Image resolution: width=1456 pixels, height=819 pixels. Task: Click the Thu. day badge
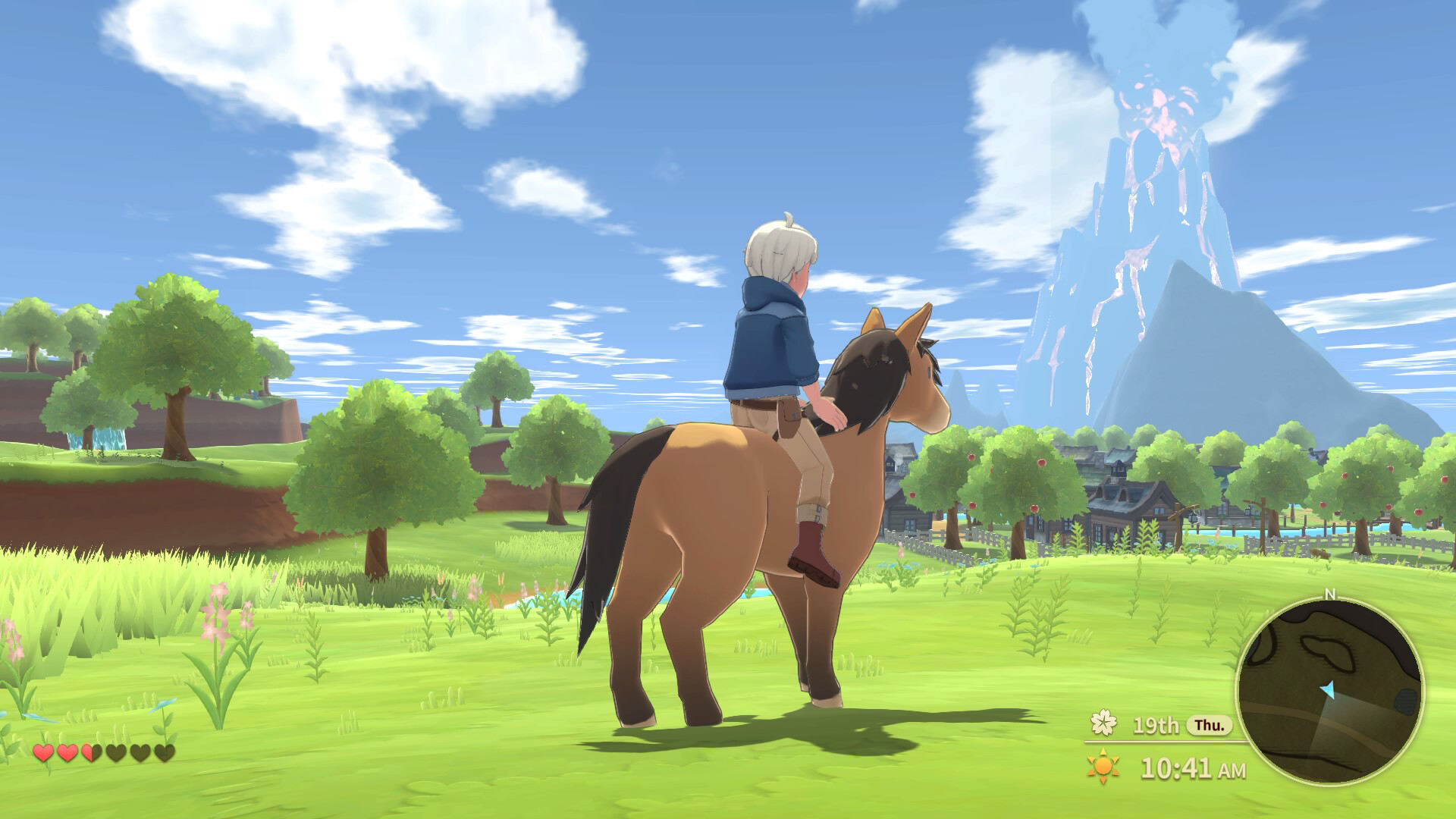click(1209, 726)
